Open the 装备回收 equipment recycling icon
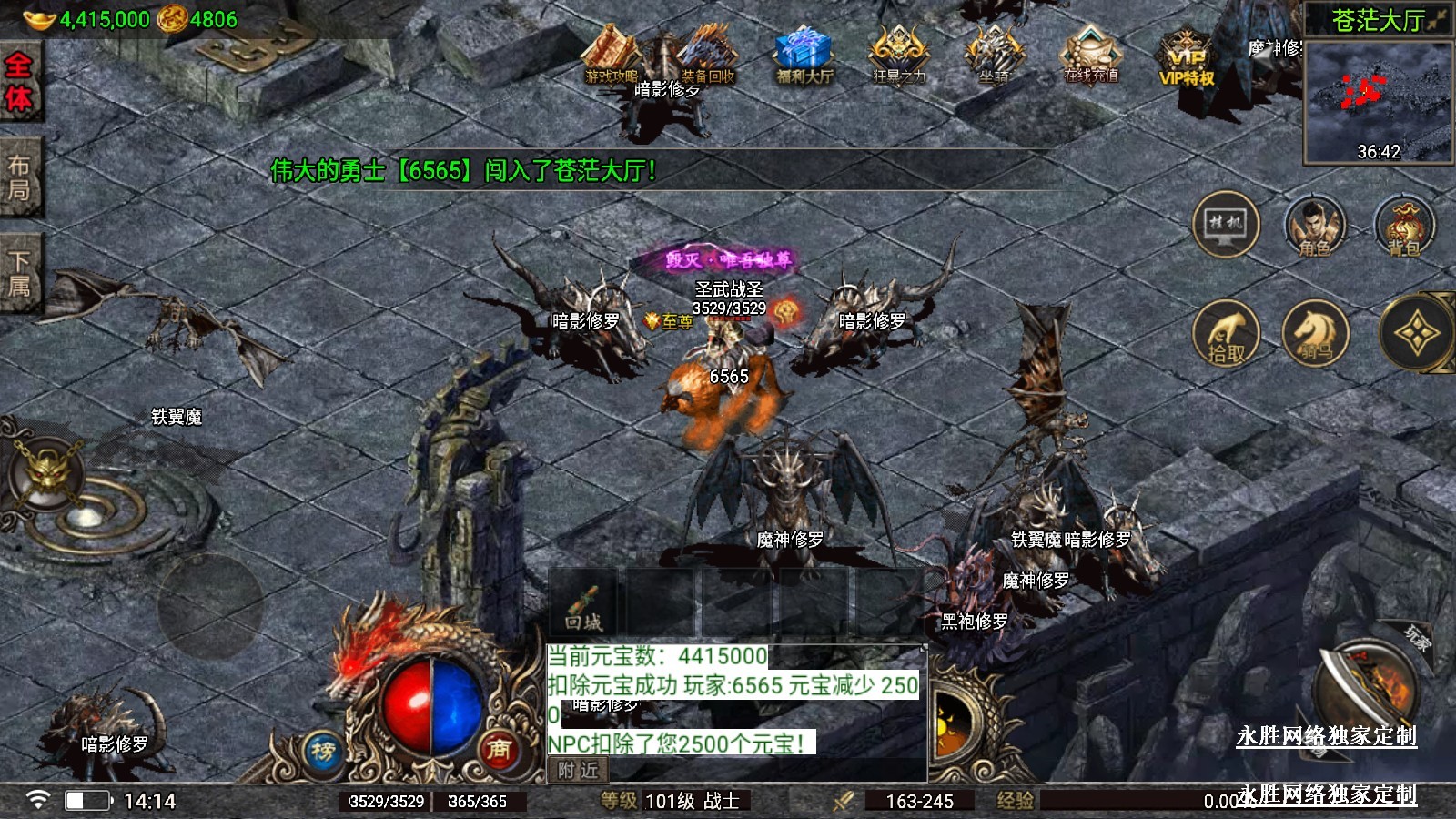The width and height of the screenshot is (1456, 819). [708, 56]
